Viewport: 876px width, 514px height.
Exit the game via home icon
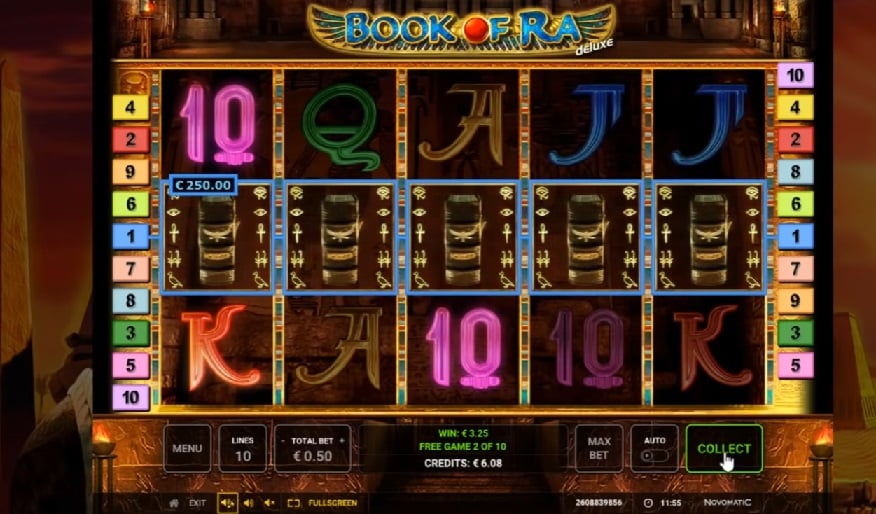tap(174, 503)
